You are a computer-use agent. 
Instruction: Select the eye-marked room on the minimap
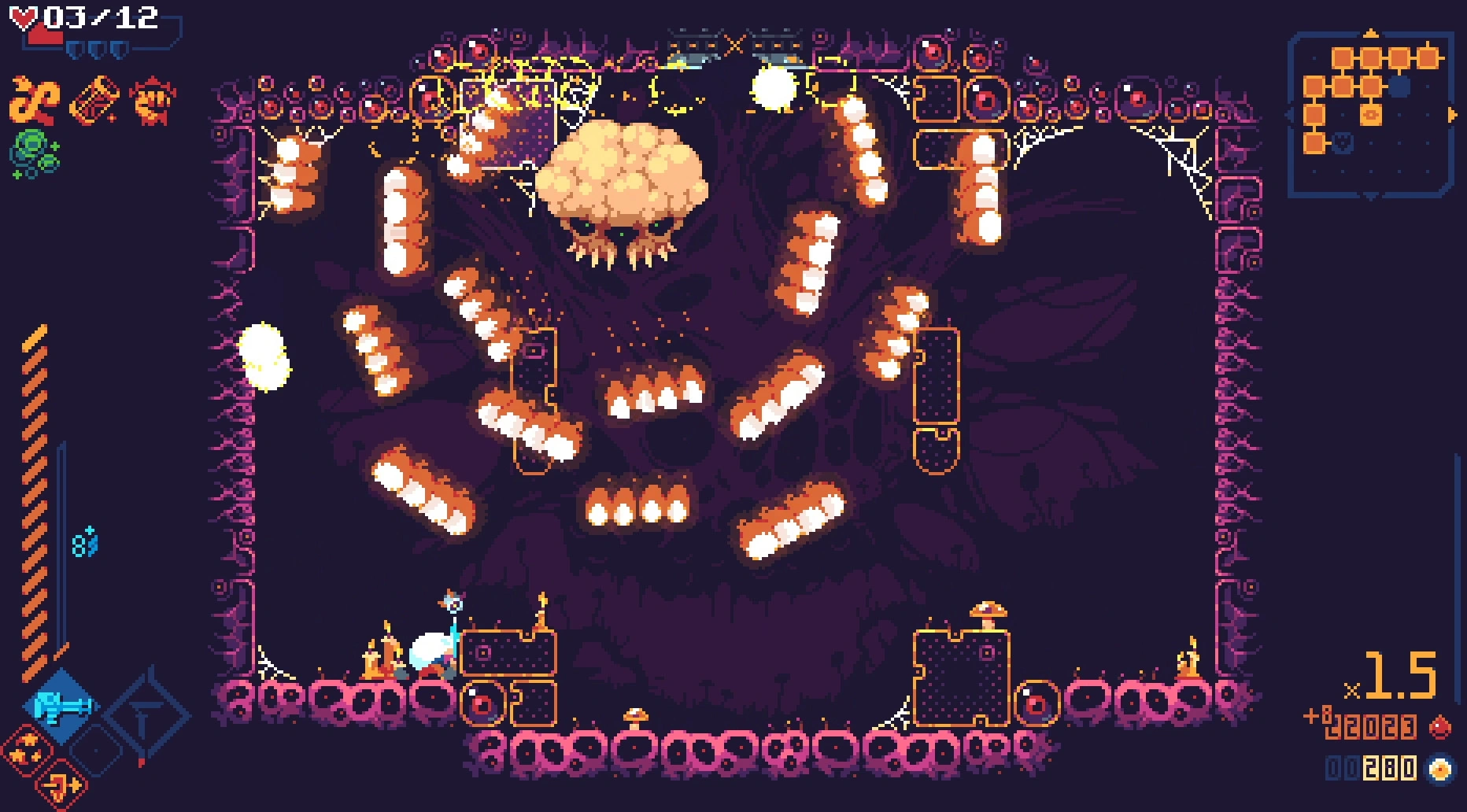[x=1371, y=115]
